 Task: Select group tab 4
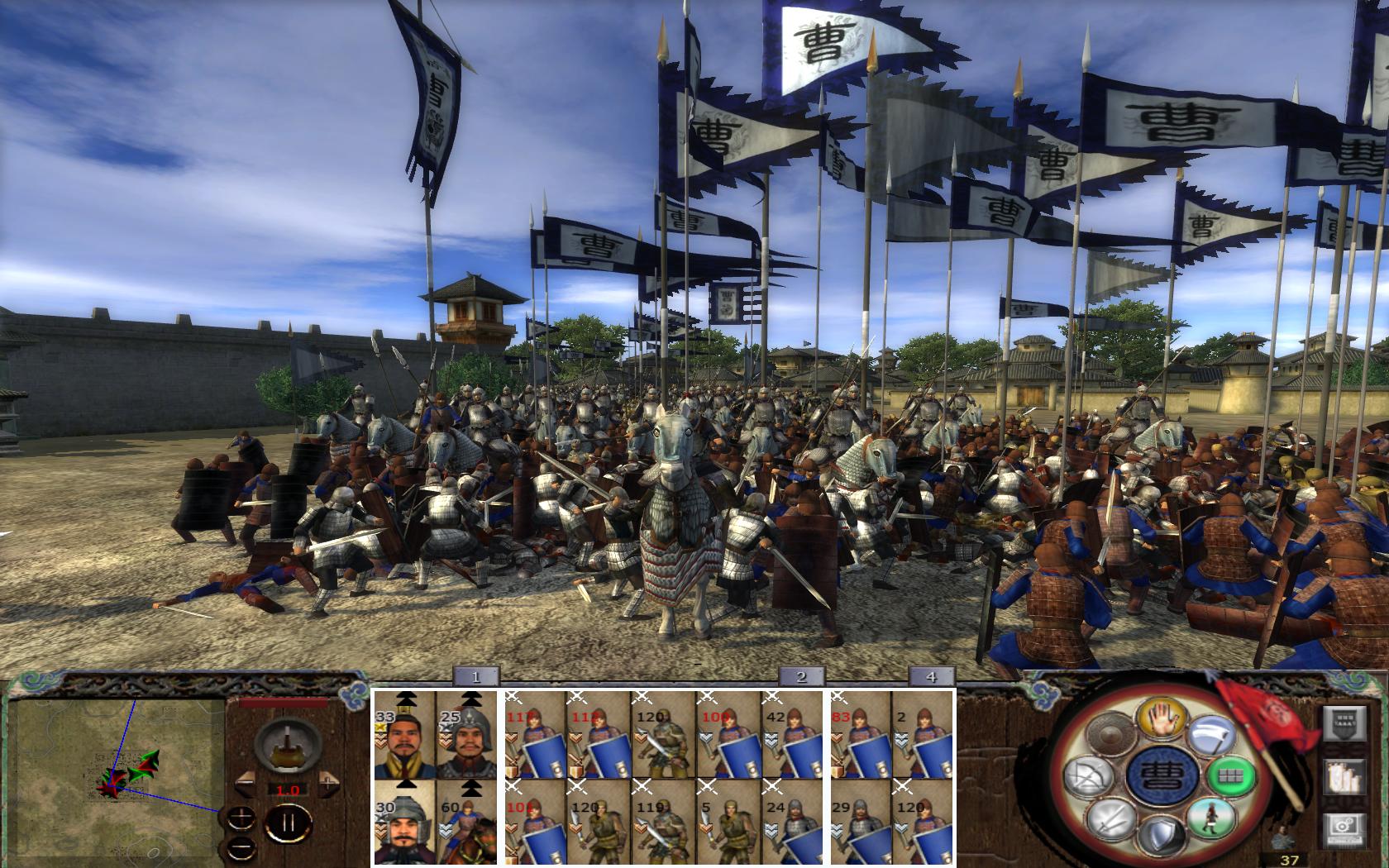coord(931,676)
